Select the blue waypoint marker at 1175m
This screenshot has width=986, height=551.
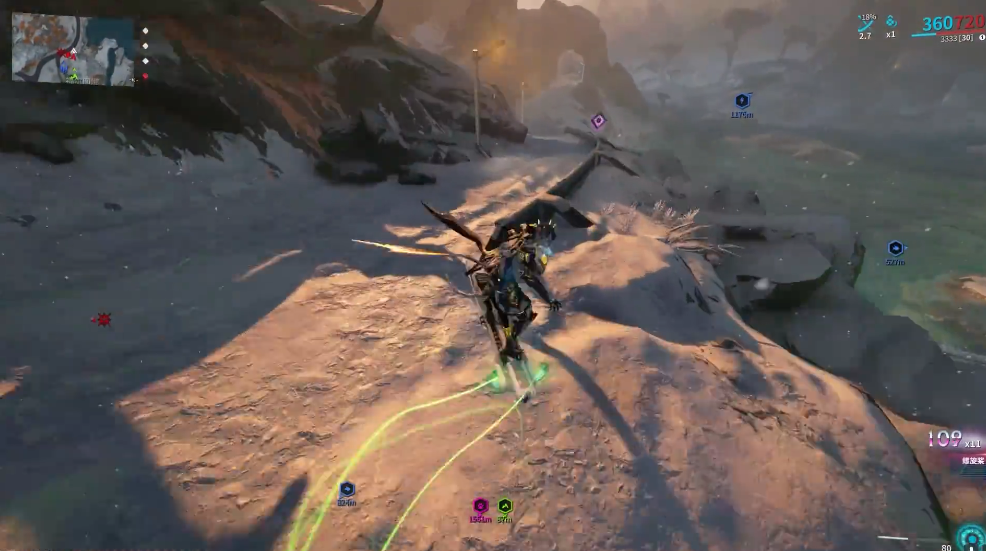coord(742,101)
